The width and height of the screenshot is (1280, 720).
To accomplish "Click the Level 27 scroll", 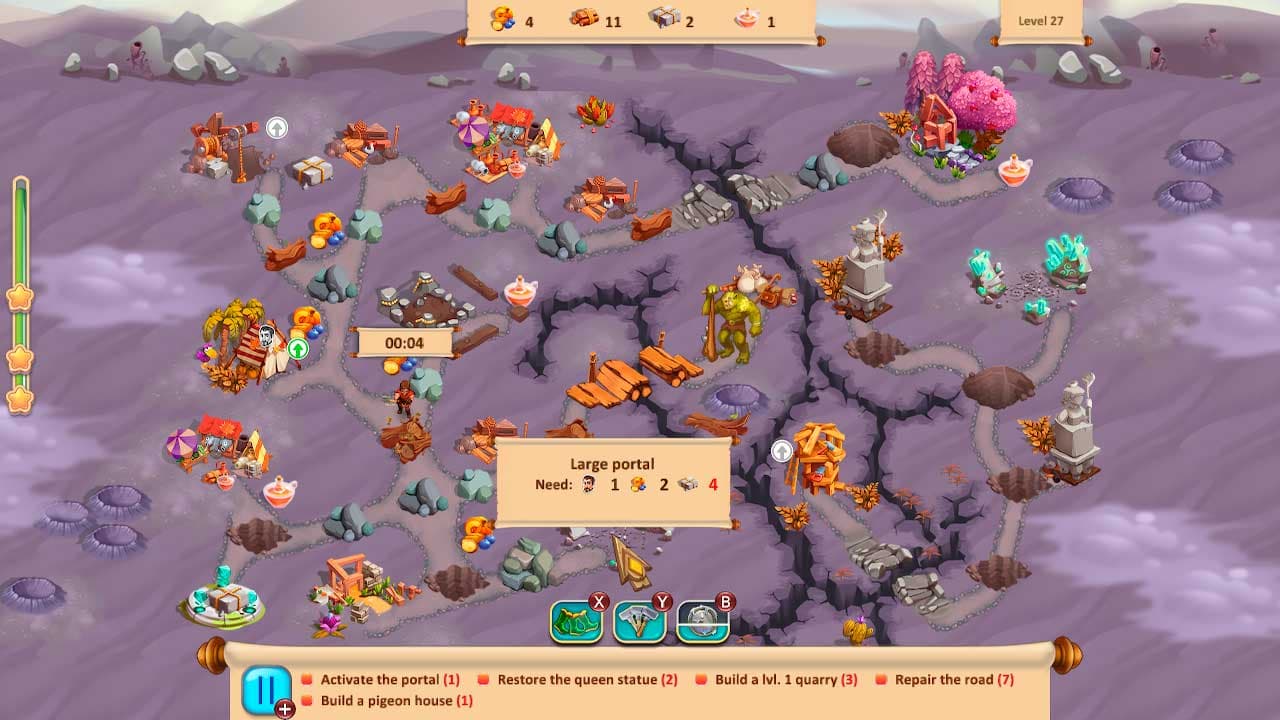I will pyautogui.click(x=1042, y=18).
